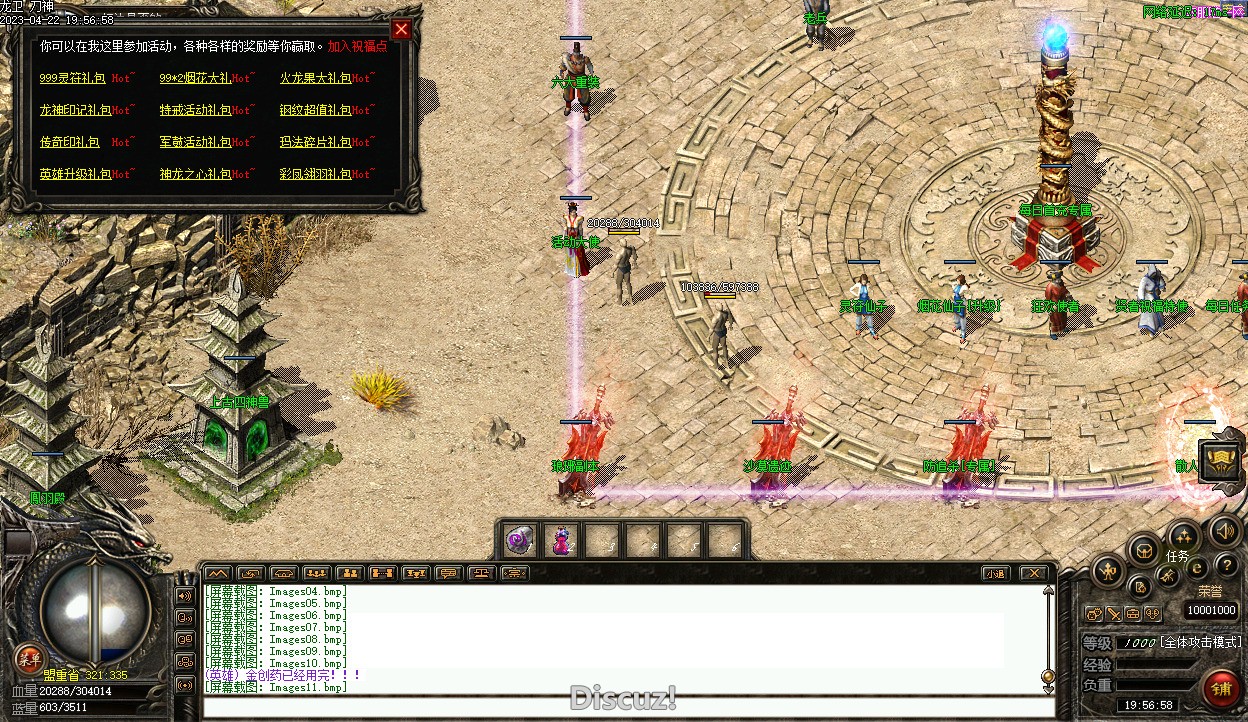Toggle the sound speaker round button
The width and height of the screenshot is (1248, 722).
(1224, 531)
